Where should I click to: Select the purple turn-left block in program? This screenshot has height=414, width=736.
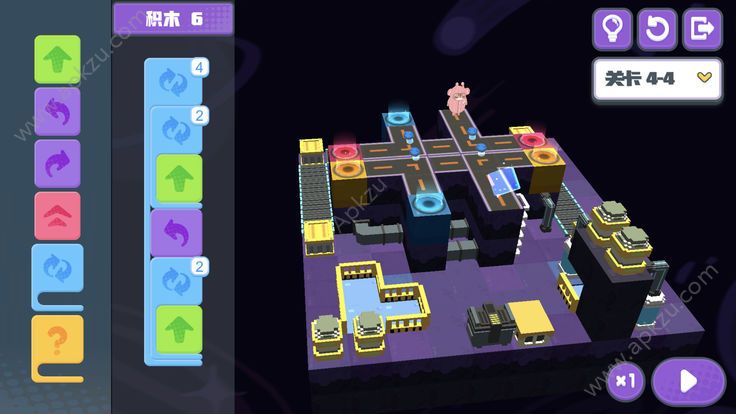tap(176, 231)
